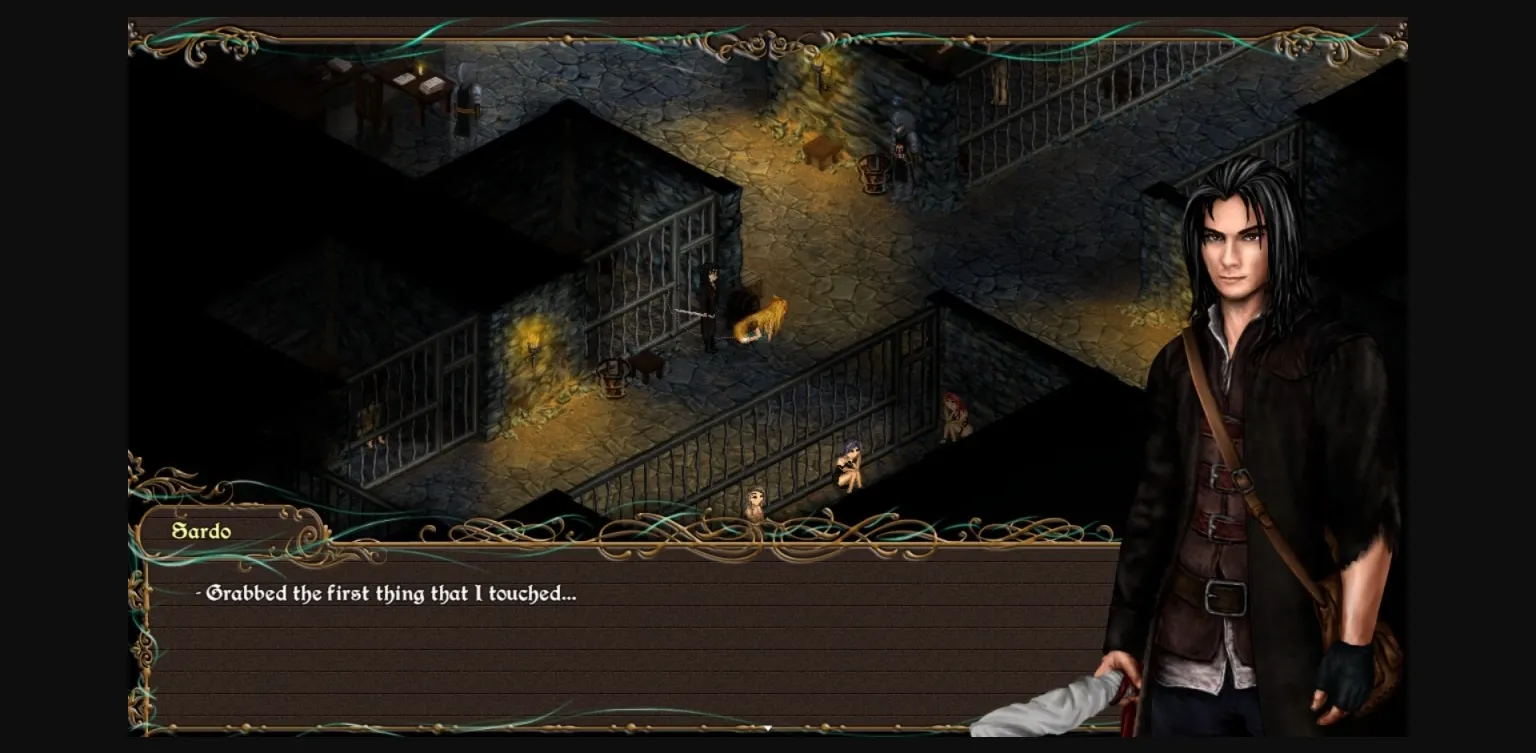Click the continue arrow below the dialogue text

(x=768, y=729)
